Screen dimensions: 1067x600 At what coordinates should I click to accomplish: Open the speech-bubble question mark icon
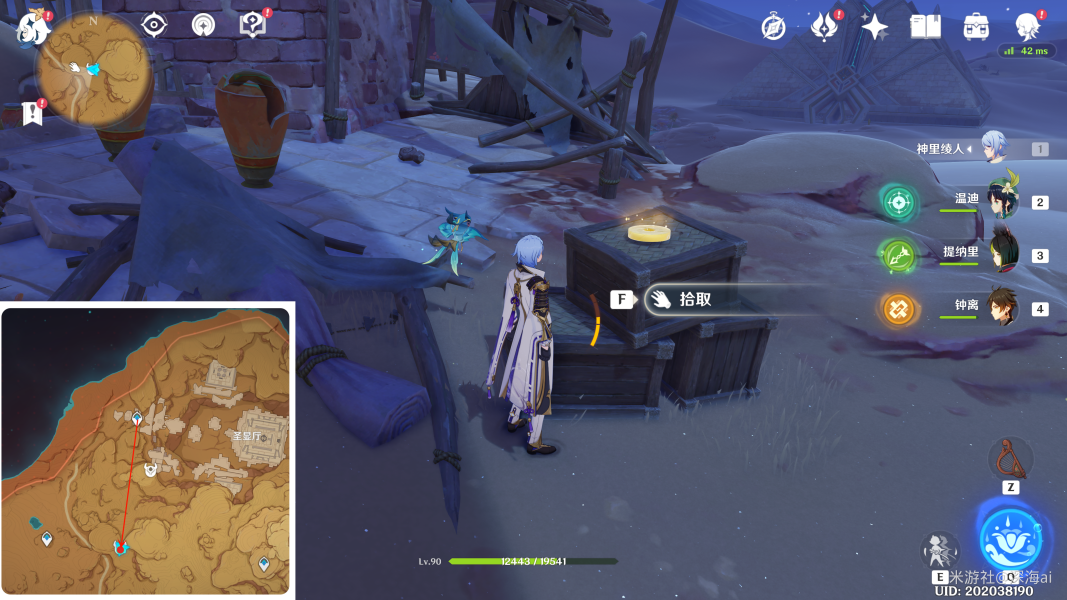[252, 25]
